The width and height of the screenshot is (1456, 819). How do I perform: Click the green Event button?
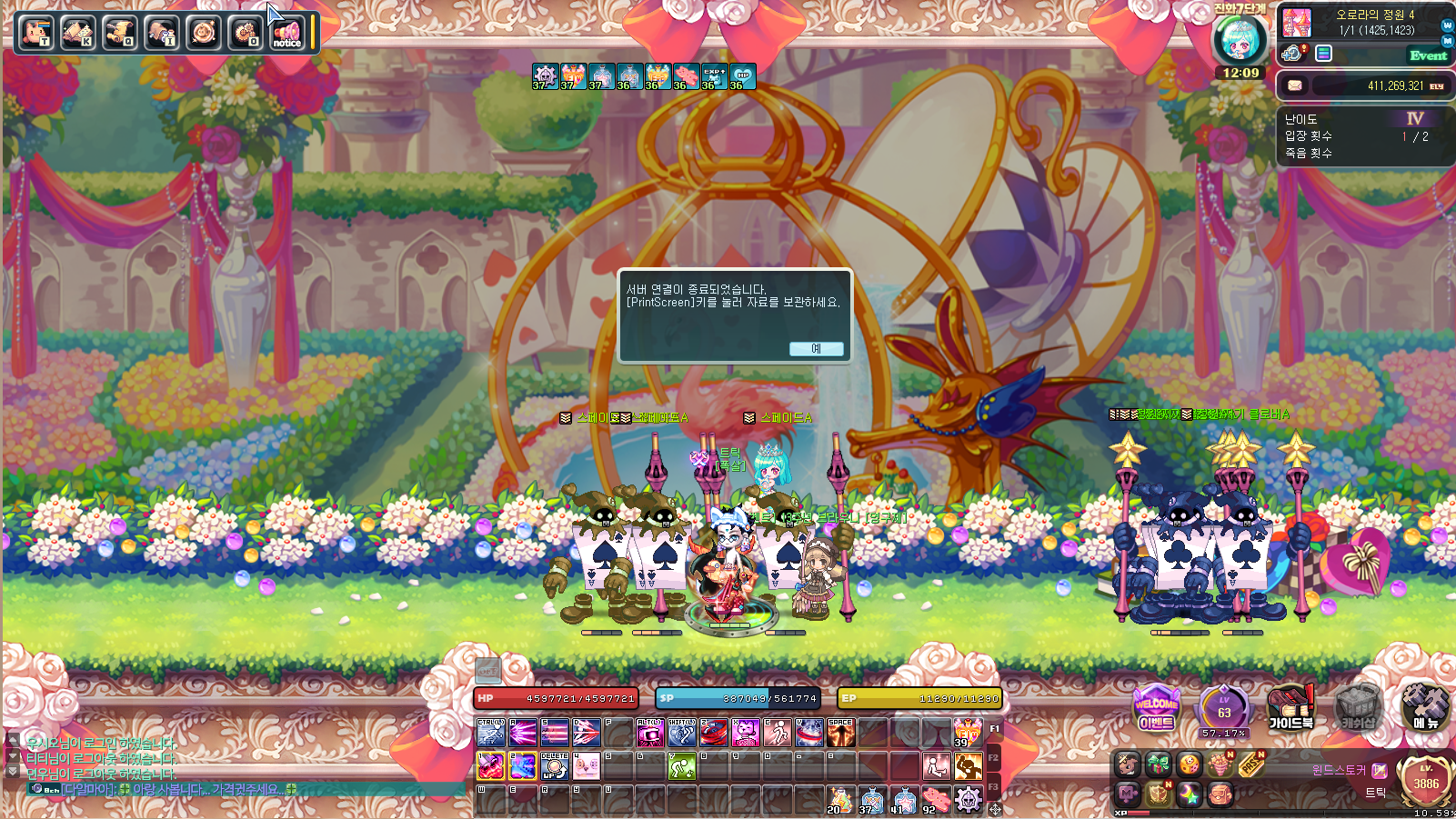[x=1428, y=55]
